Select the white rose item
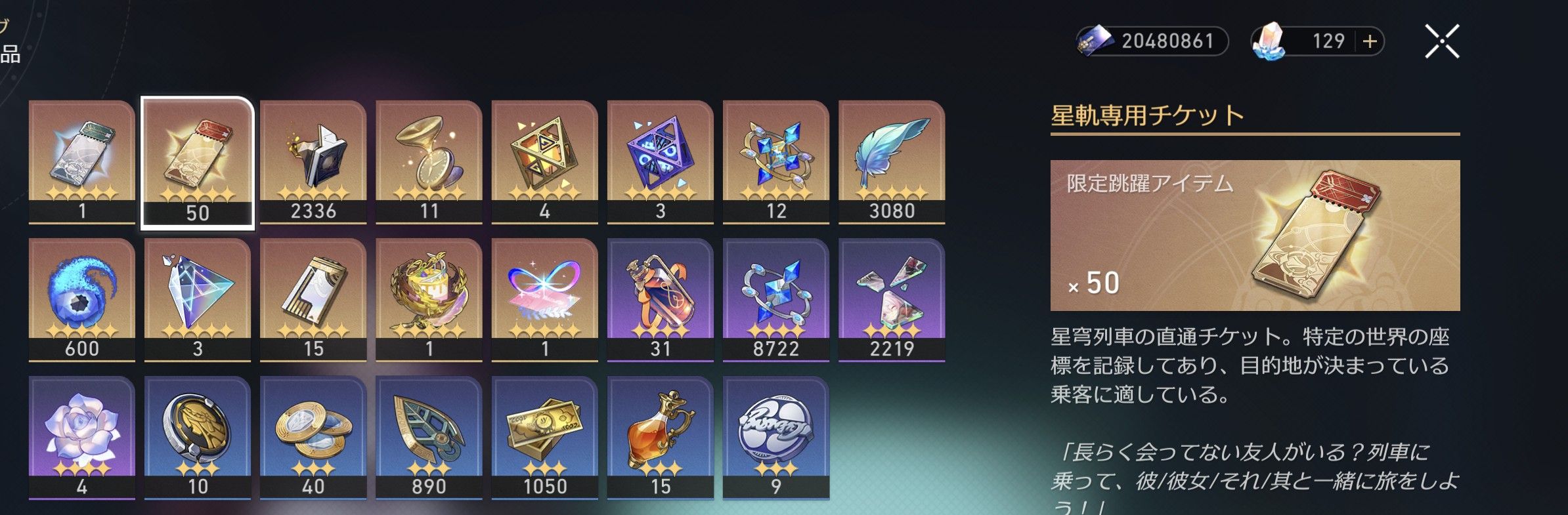The image size is (1568, 515). 82,437
